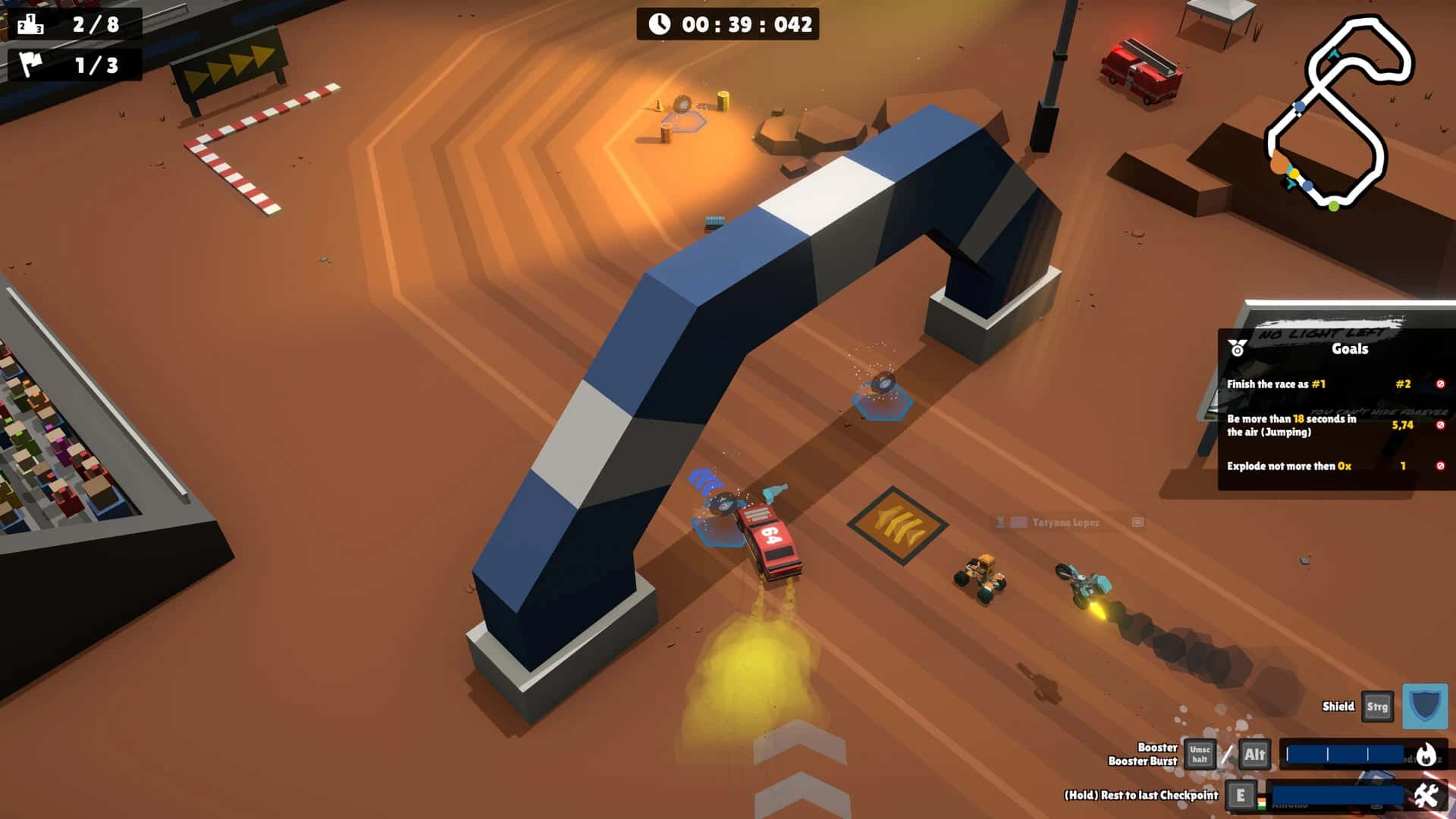Activate the Shield ability icon

tap(1424, 707)
